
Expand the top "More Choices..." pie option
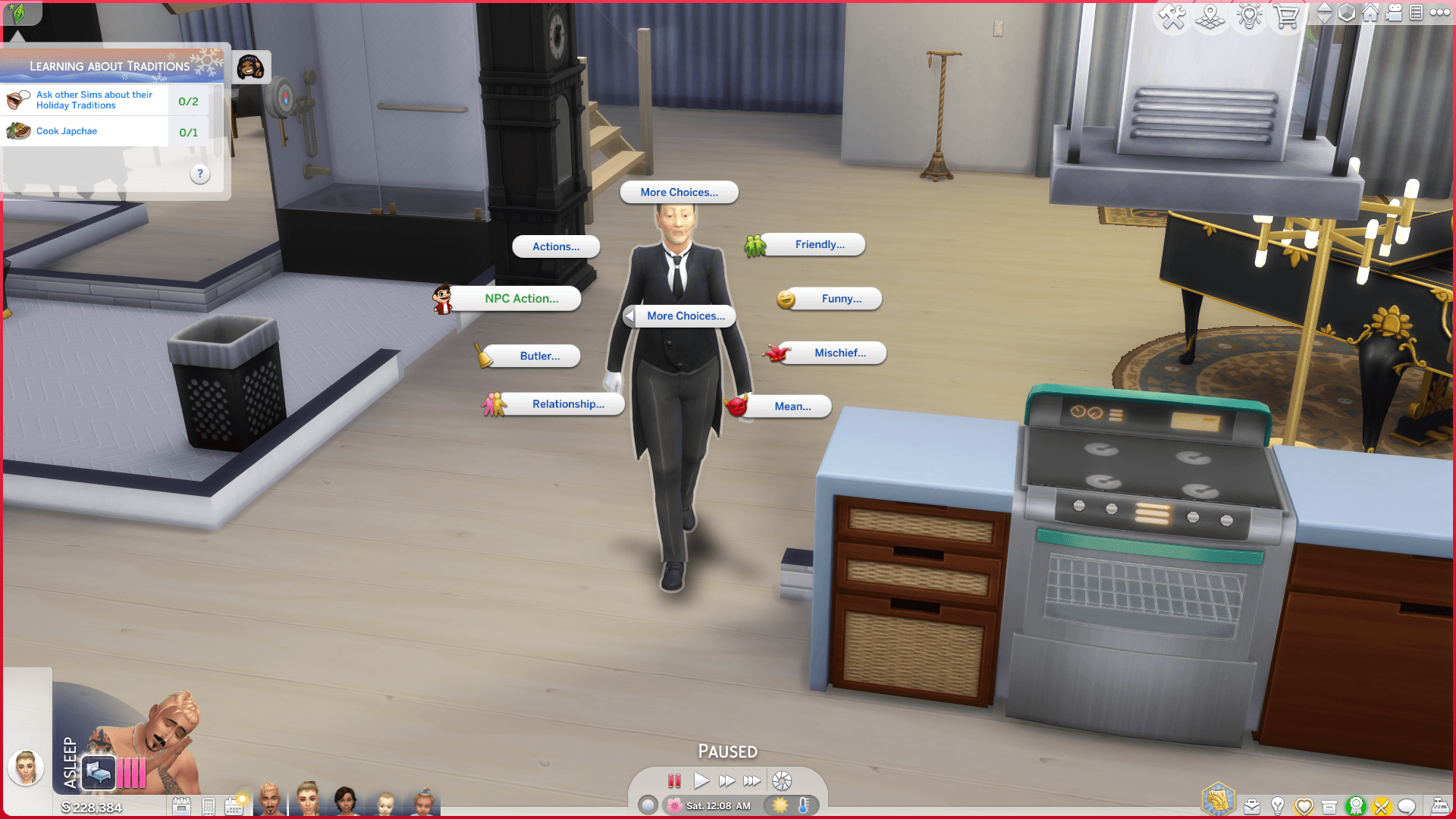point(679,192)
